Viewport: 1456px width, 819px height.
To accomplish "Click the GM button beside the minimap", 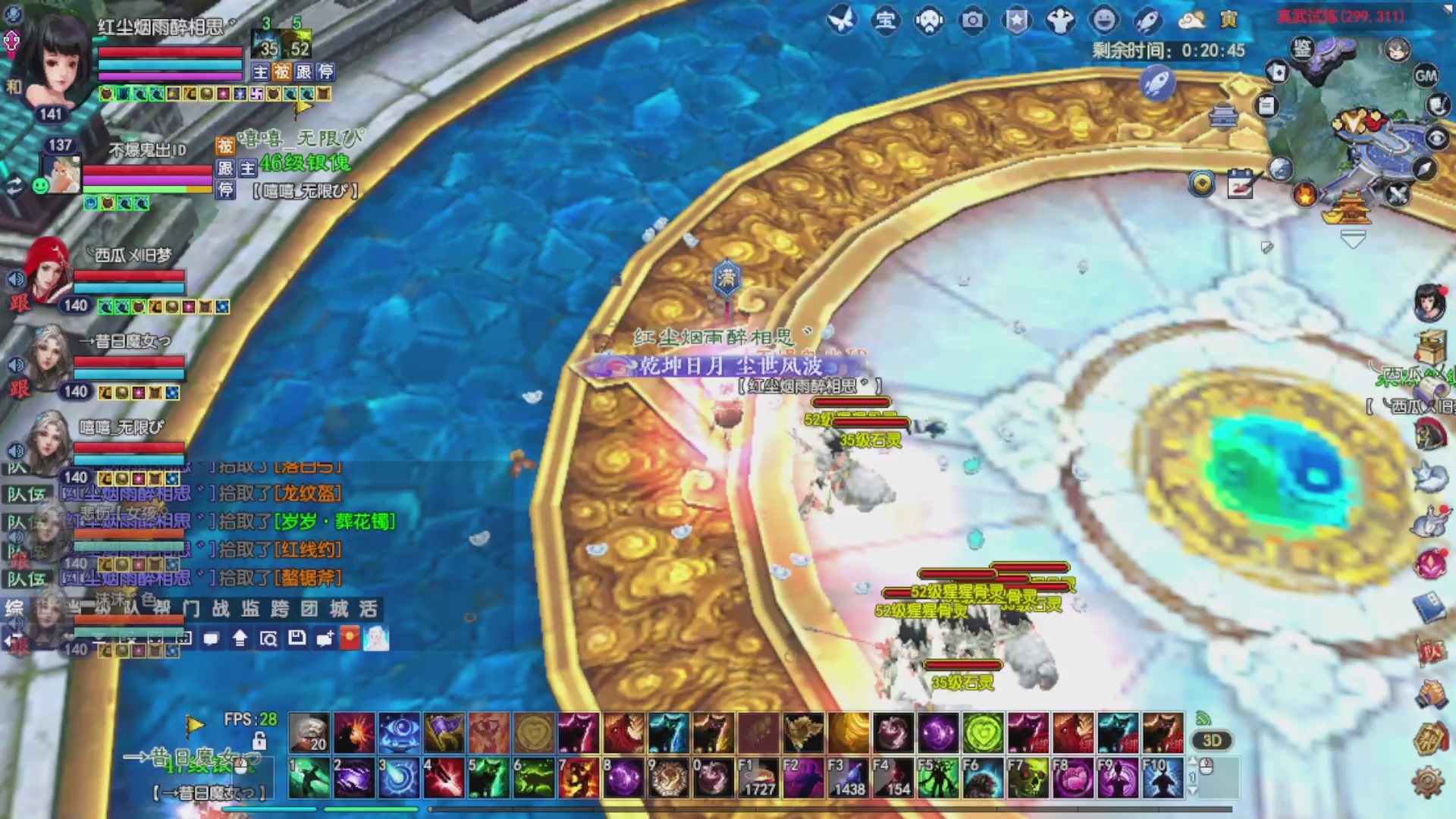I will pyautogui.click(x=1426, y=76).
